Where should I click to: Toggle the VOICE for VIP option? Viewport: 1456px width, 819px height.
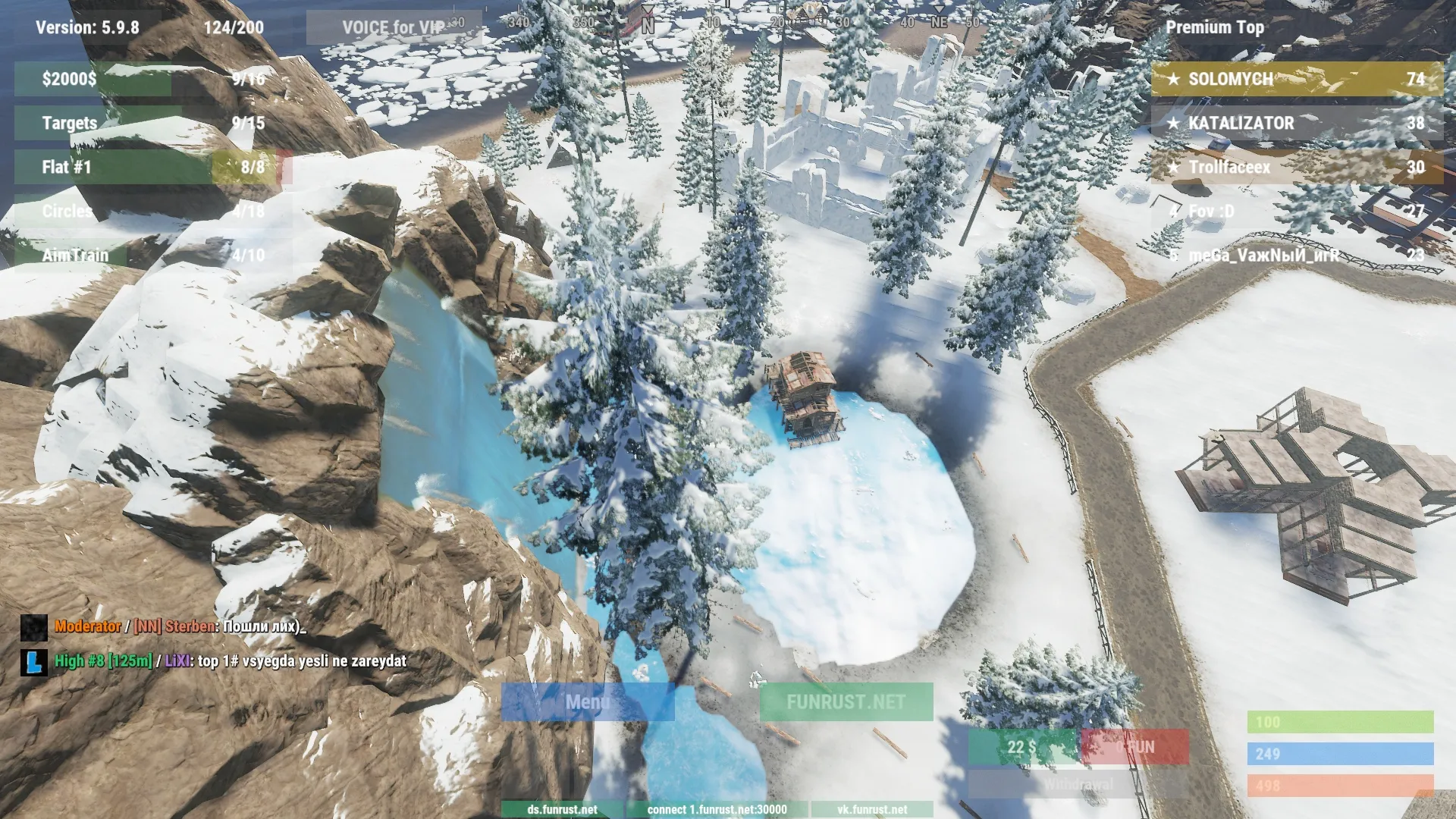392,25
